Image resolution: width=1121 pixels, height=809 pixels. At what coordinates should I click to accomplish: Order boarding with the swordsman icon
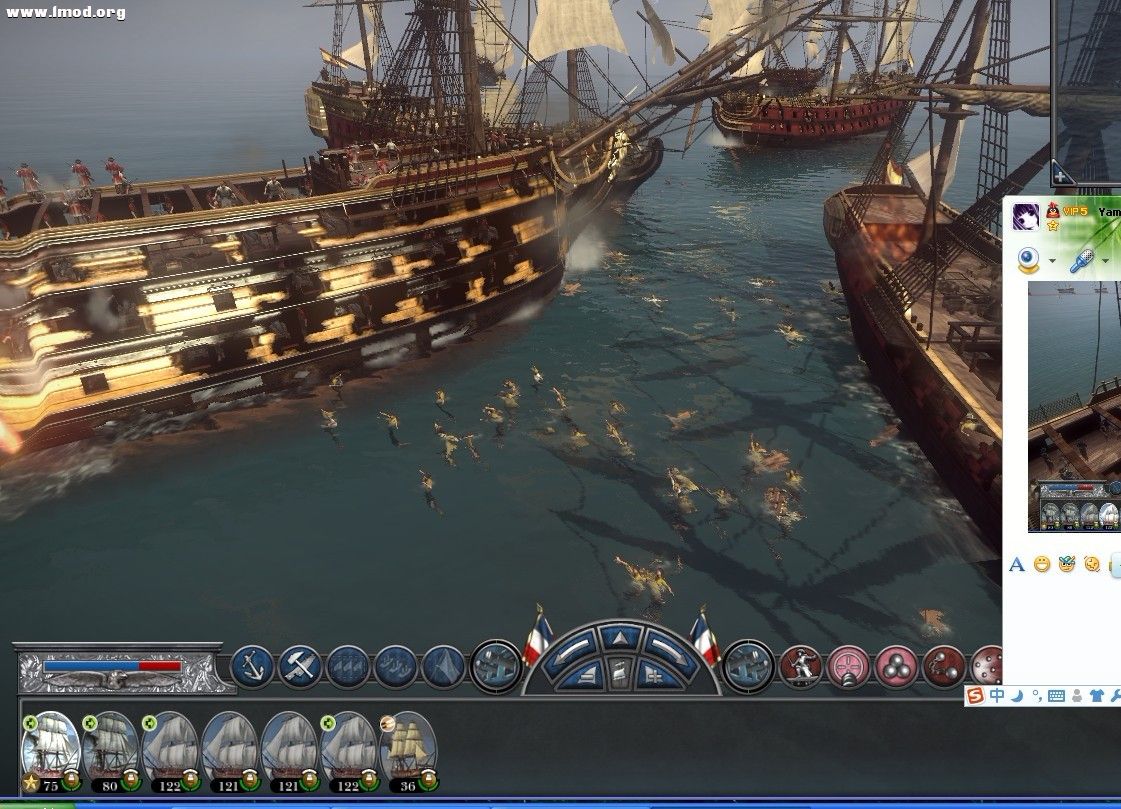click(x=800, y=667)
